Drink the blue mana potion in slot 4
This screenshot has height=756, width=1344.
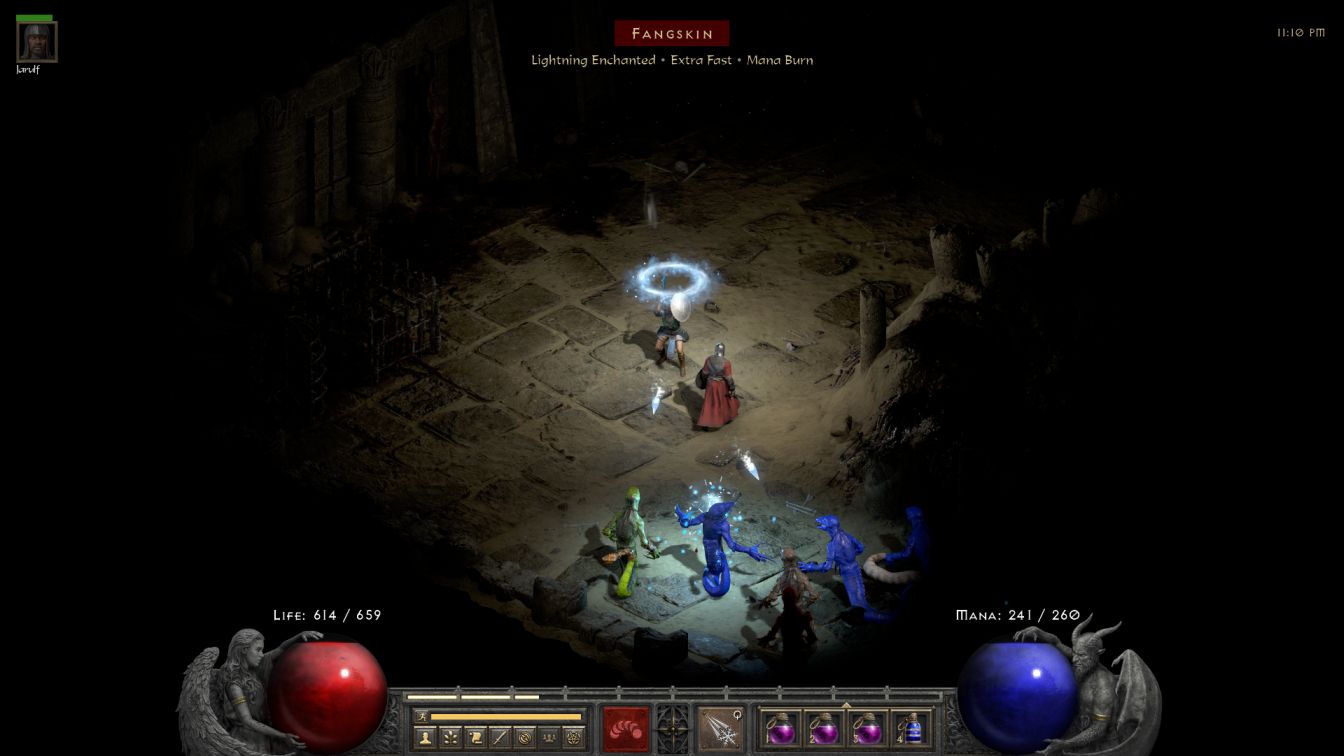click(x=911, y=728)
